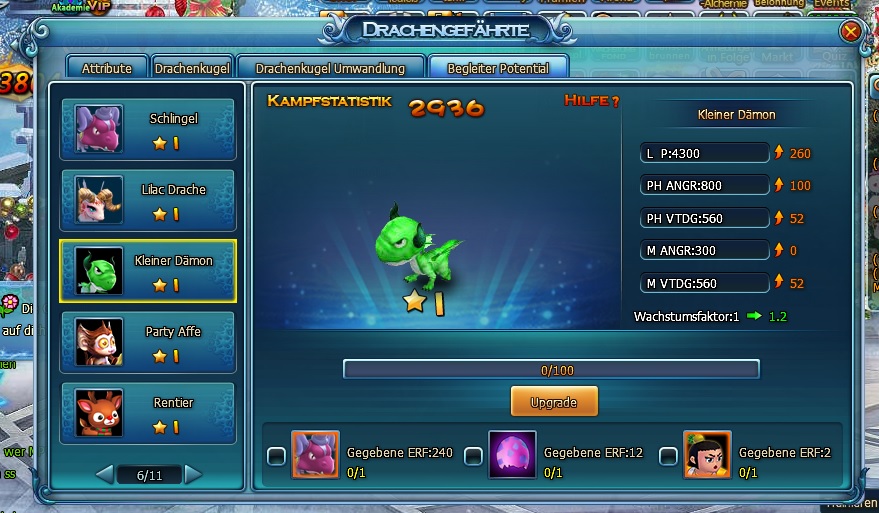Select the Party Affe companion
Screen dimensions: 879x513
[x=148, y=342]
